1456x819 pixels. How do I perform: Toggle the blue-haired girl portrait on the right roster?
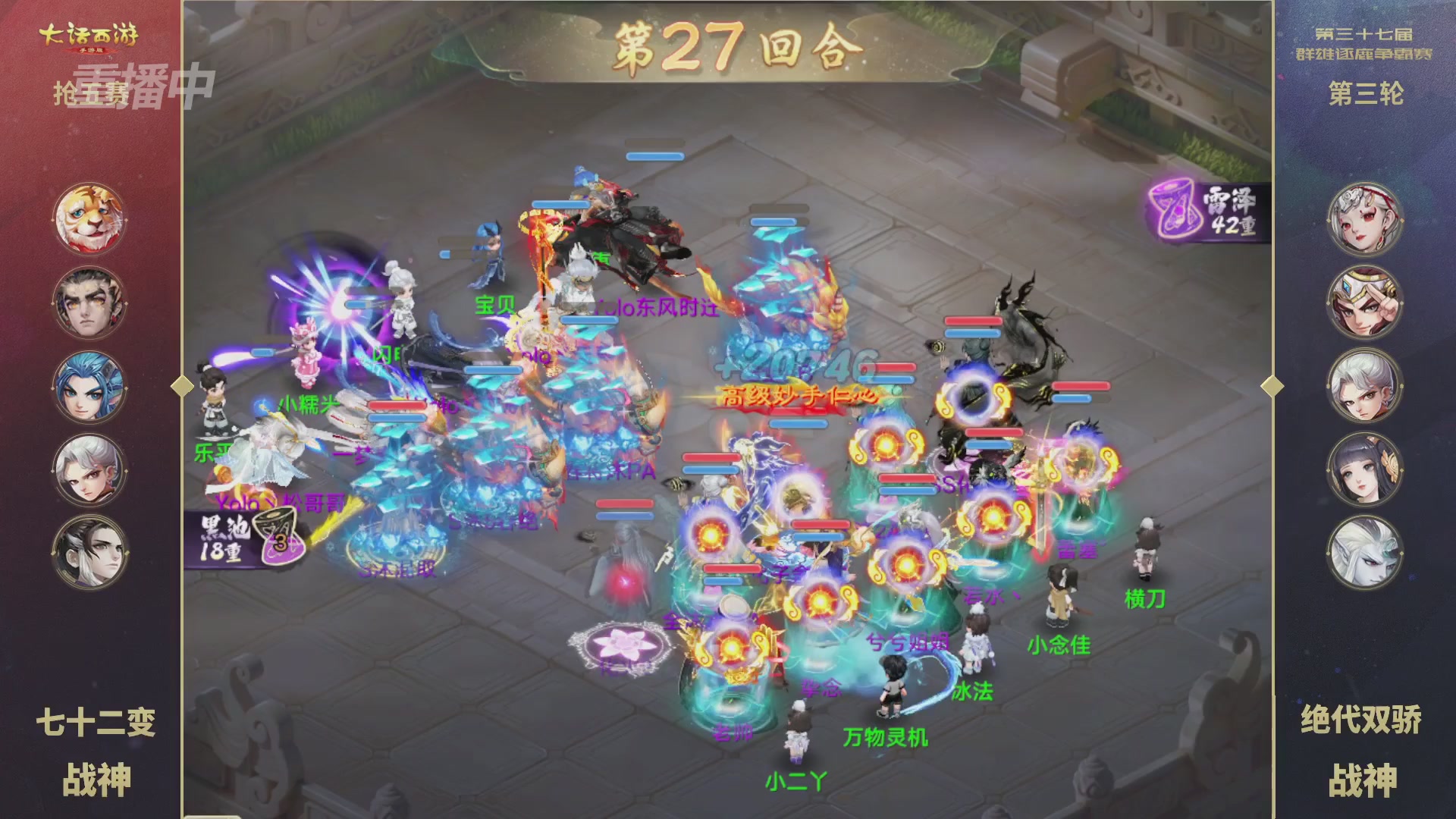(1366, 470)
